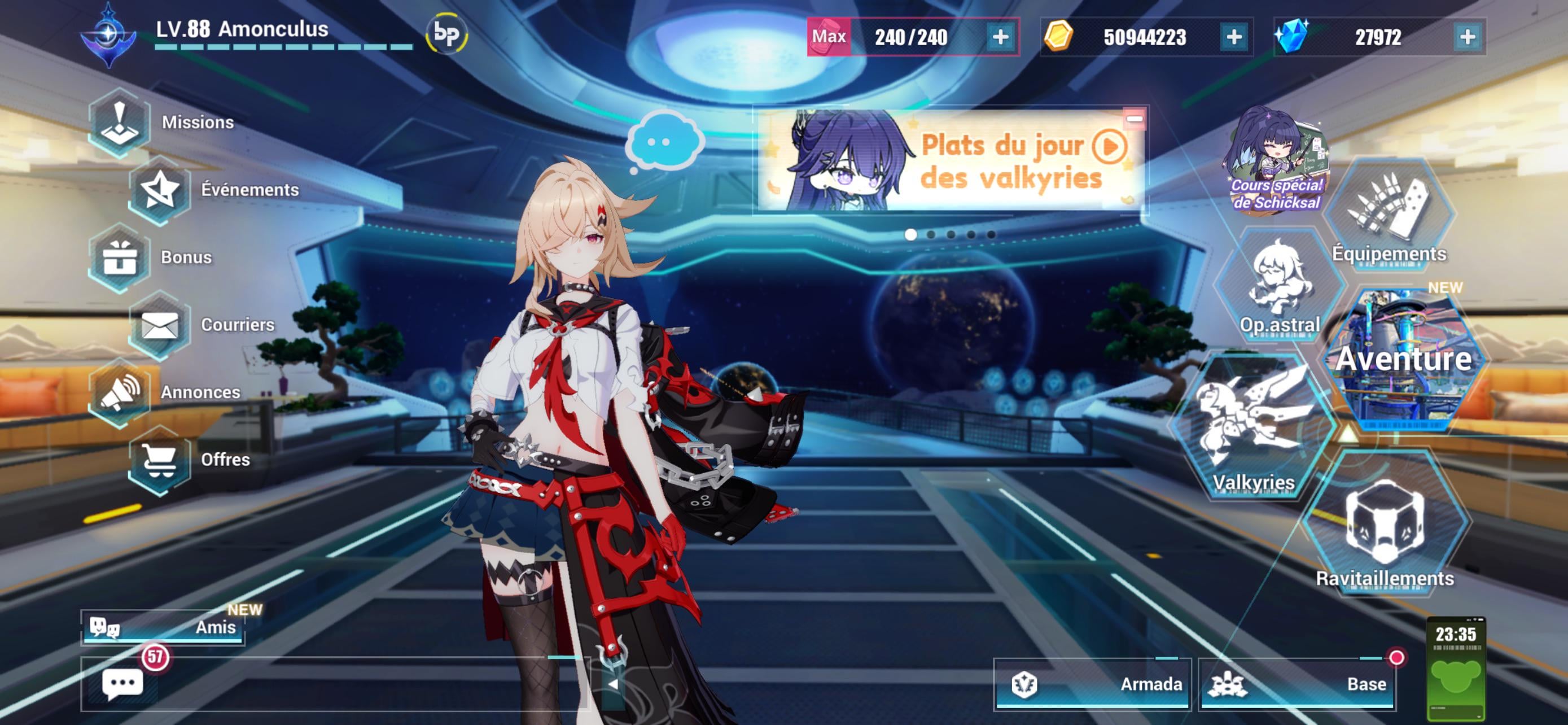Add stamina with the plus button

click(1000, 37)
